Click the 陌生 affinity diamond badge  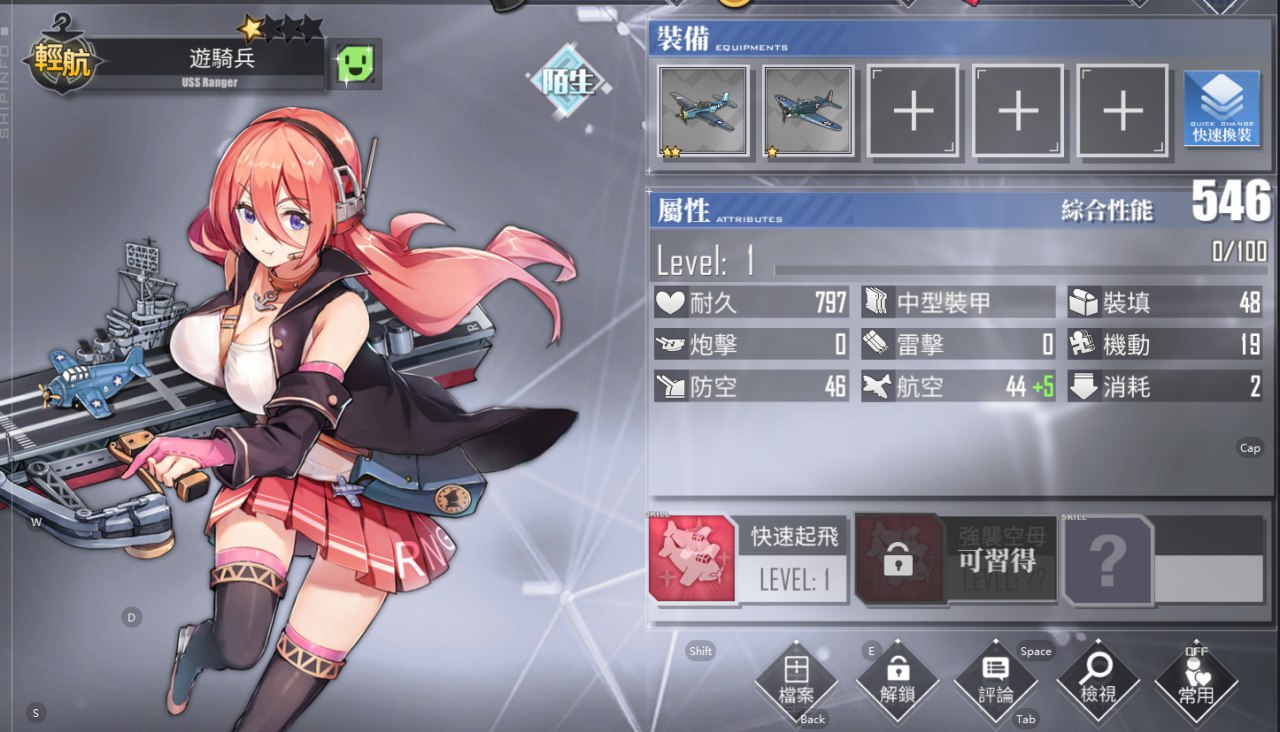click(567, 82)
